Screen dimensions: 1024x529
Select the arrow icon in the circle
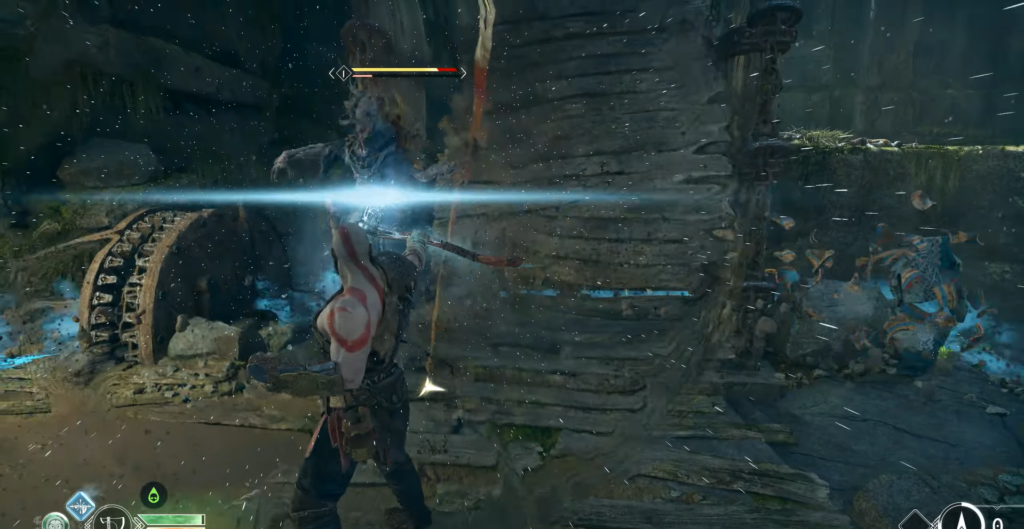tap(961, 519)
